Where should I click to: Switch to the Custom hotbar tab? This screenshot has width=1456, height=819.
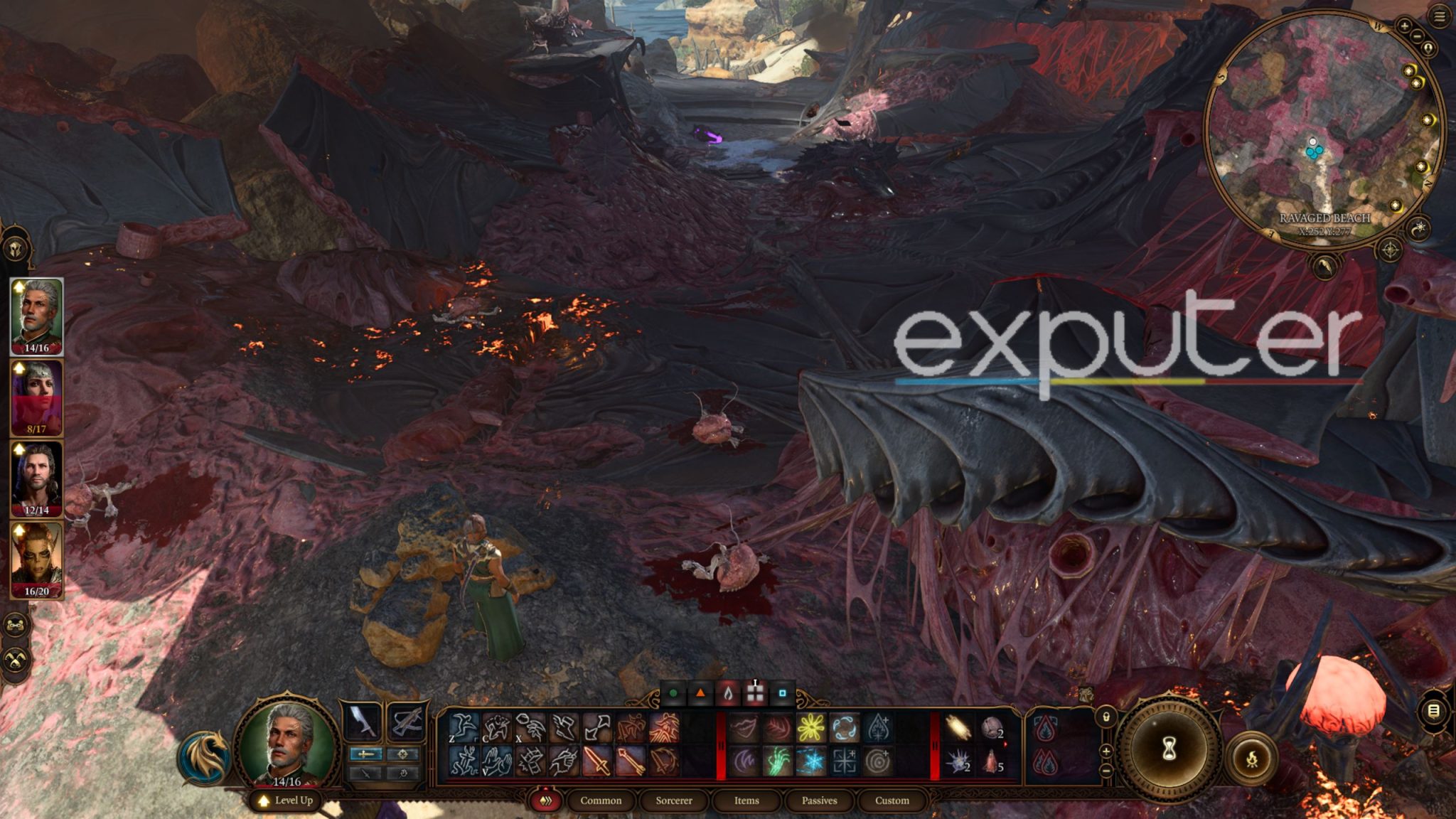tap(892, 801)
